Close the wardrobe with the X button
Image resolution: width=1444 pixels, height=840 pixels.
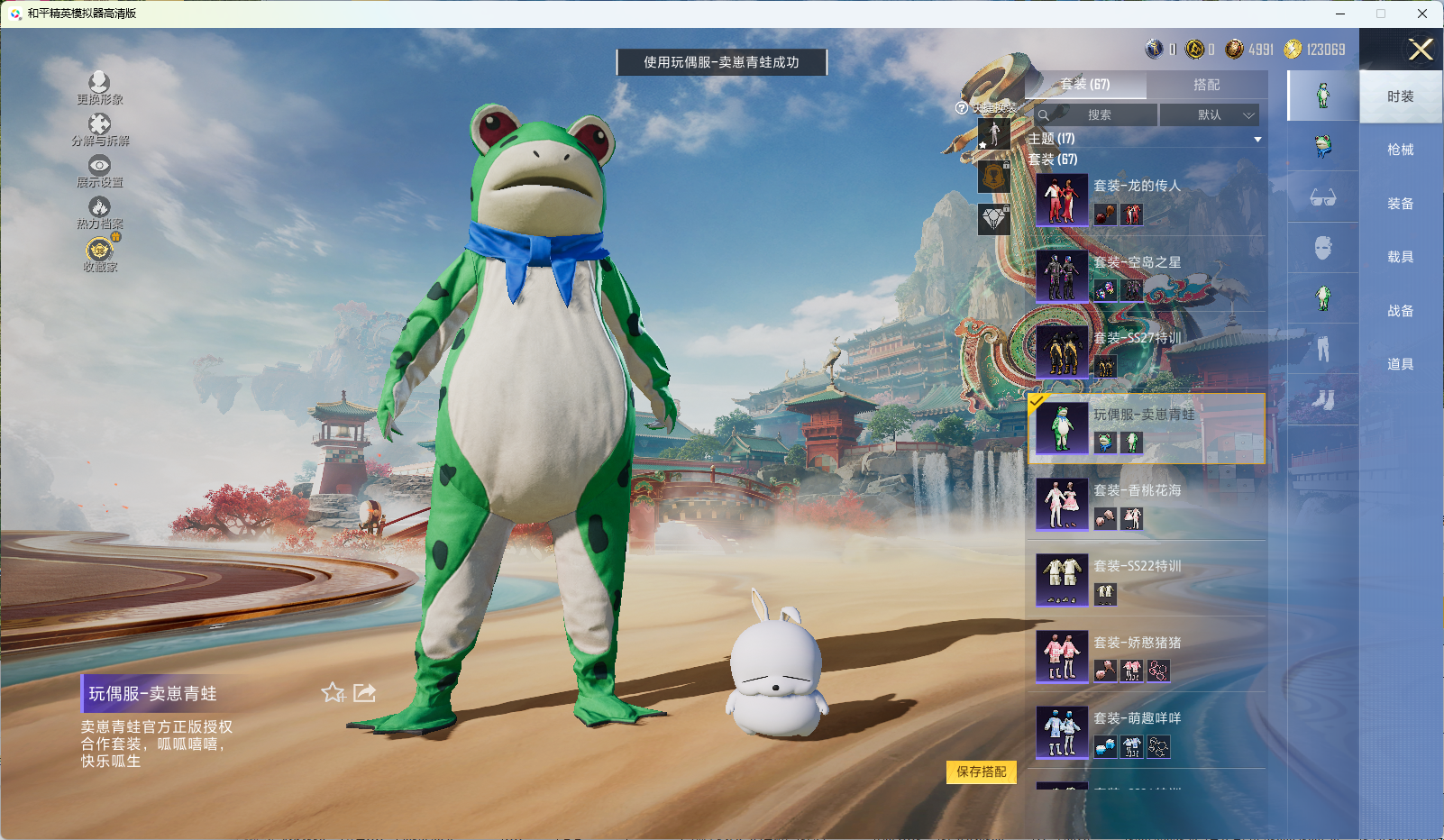(x=1421, y=50)
